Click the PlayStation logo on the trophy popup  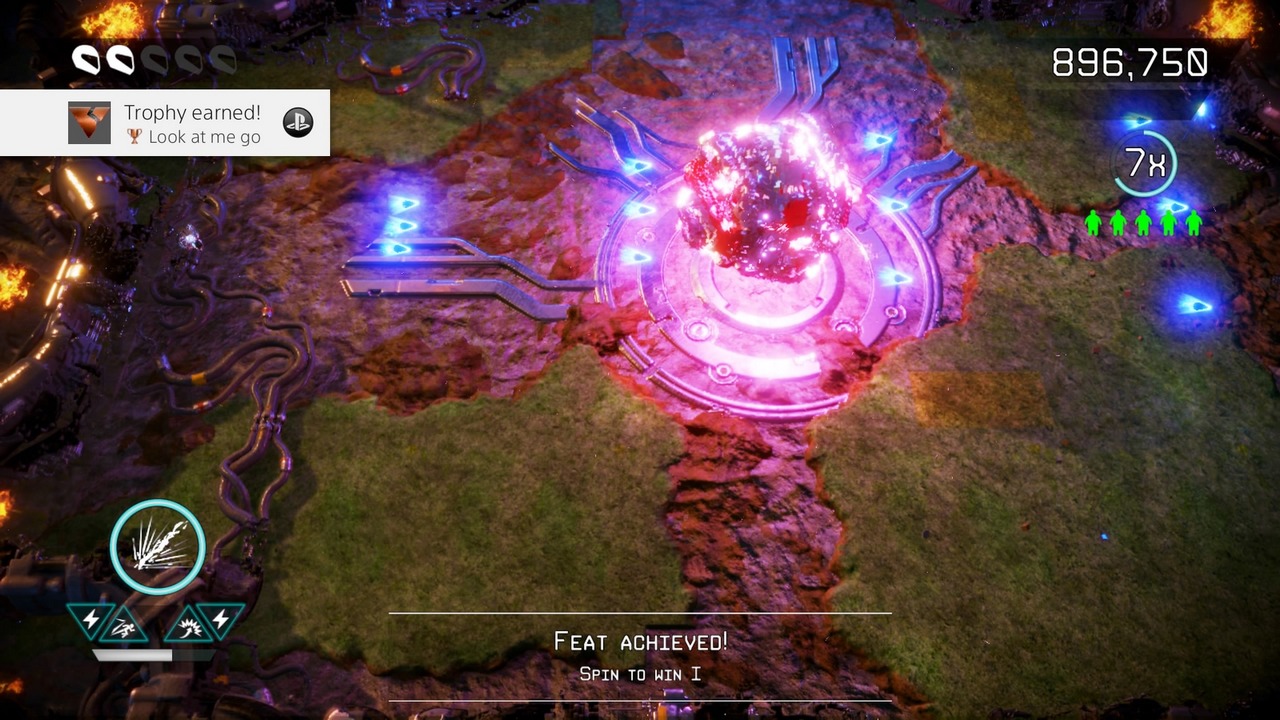tap(298, 122)
